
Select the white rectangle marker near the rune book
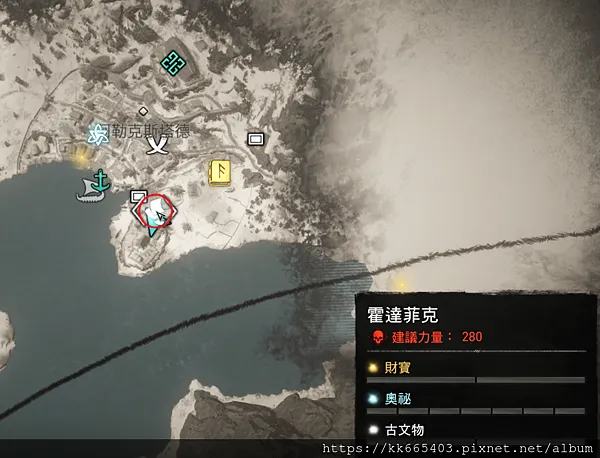pyautogui.click(x=255, y=139)
